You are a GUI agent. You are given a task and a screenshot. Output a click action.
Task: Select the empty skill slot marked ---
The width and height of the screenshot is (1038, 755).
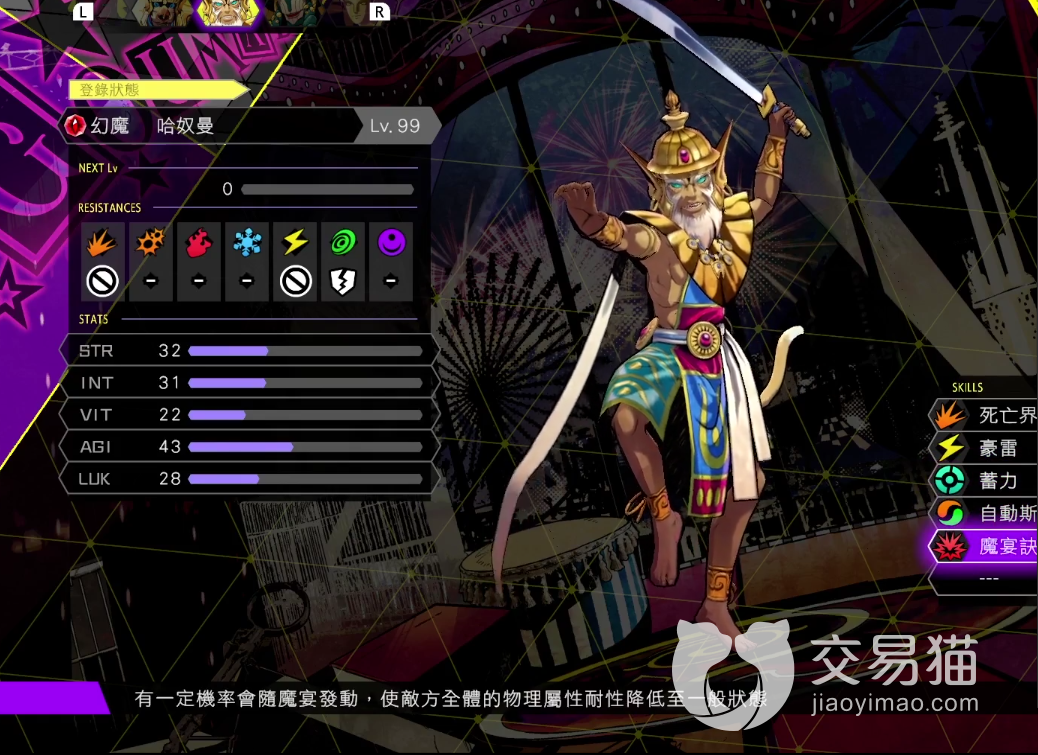click(988, 578)
